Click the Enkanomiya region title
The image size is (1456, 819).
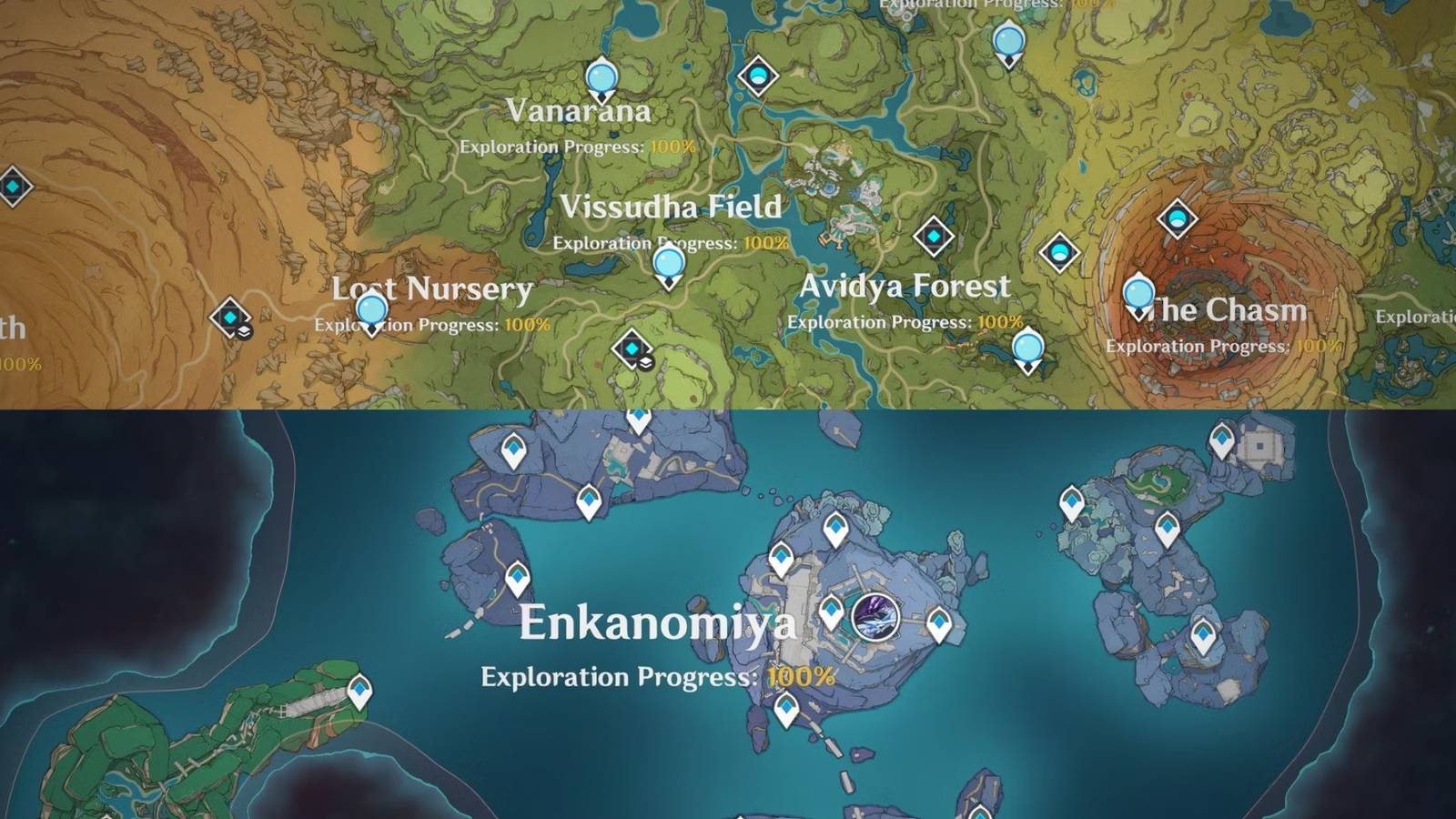pos(662,623)
